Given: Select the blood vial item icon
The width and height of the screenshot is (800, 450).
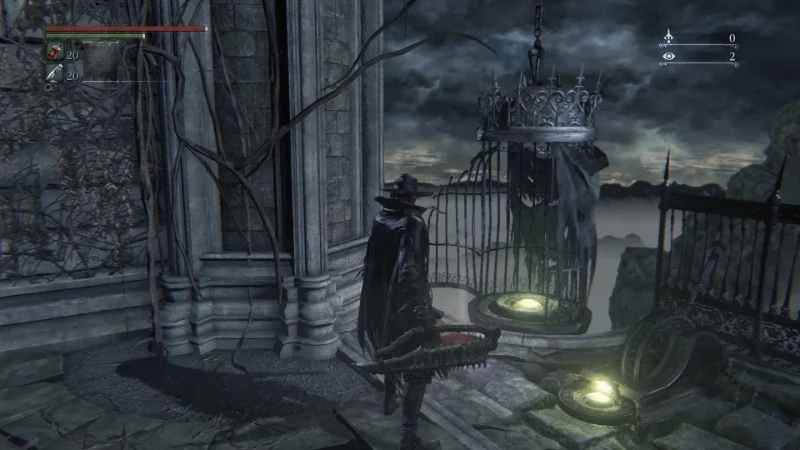Looking at the screenshot, I should coord(53,53).
